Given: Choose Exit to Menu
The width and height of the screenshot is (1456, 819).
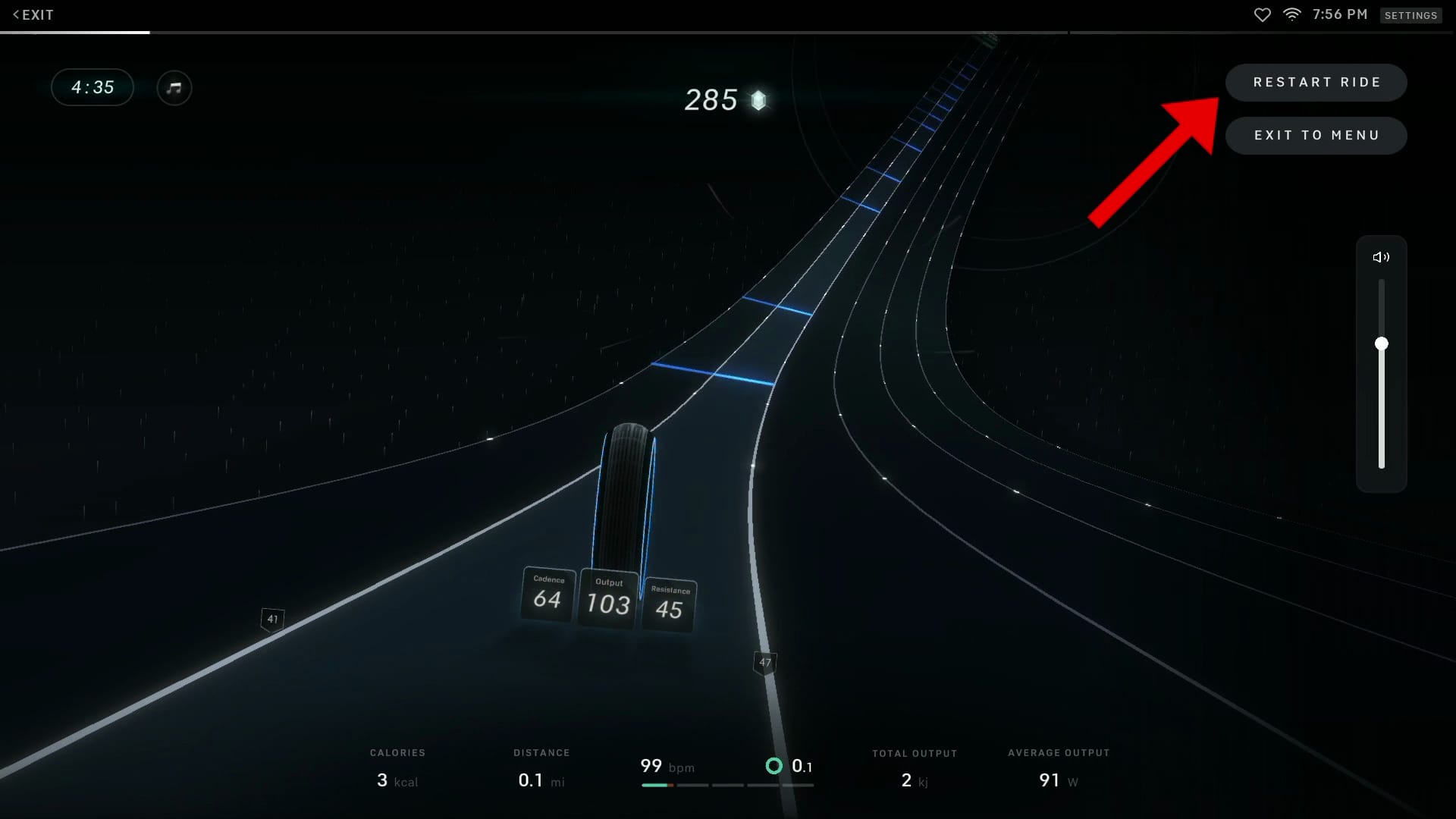Looking at the screenshot, I should click(x=1316, y=136).
